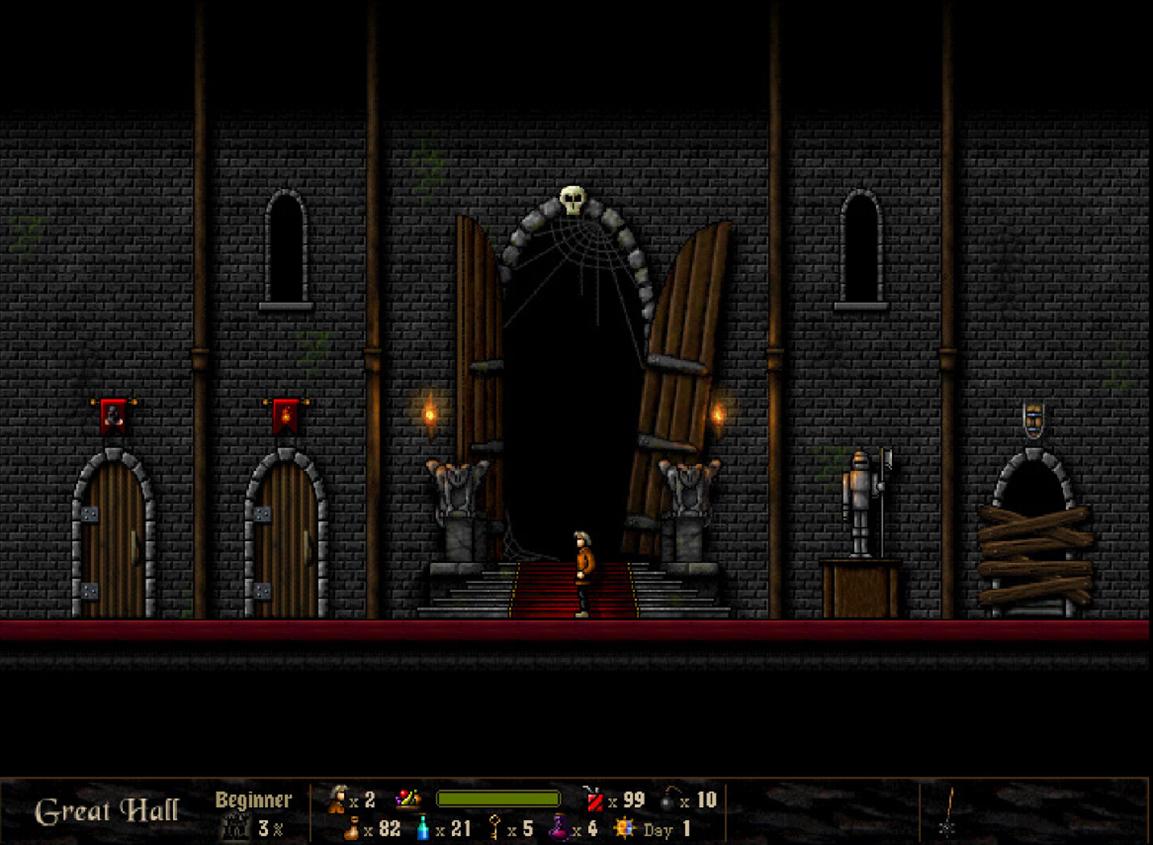1153x845 pixels.
Task: Select the golden key icon
Action: pos(494,829)
